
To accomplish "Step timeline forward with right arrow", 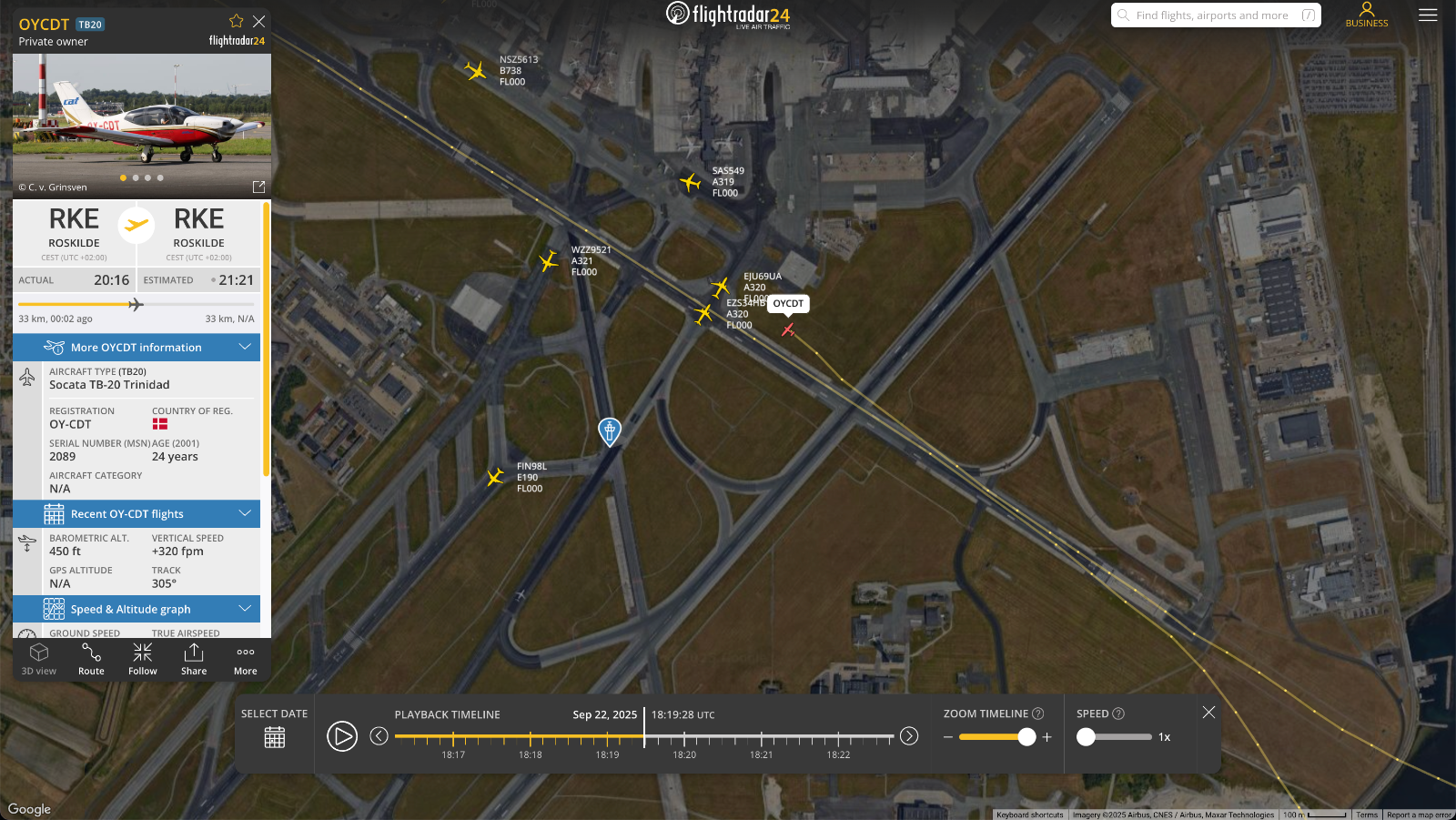I will 908,736.
